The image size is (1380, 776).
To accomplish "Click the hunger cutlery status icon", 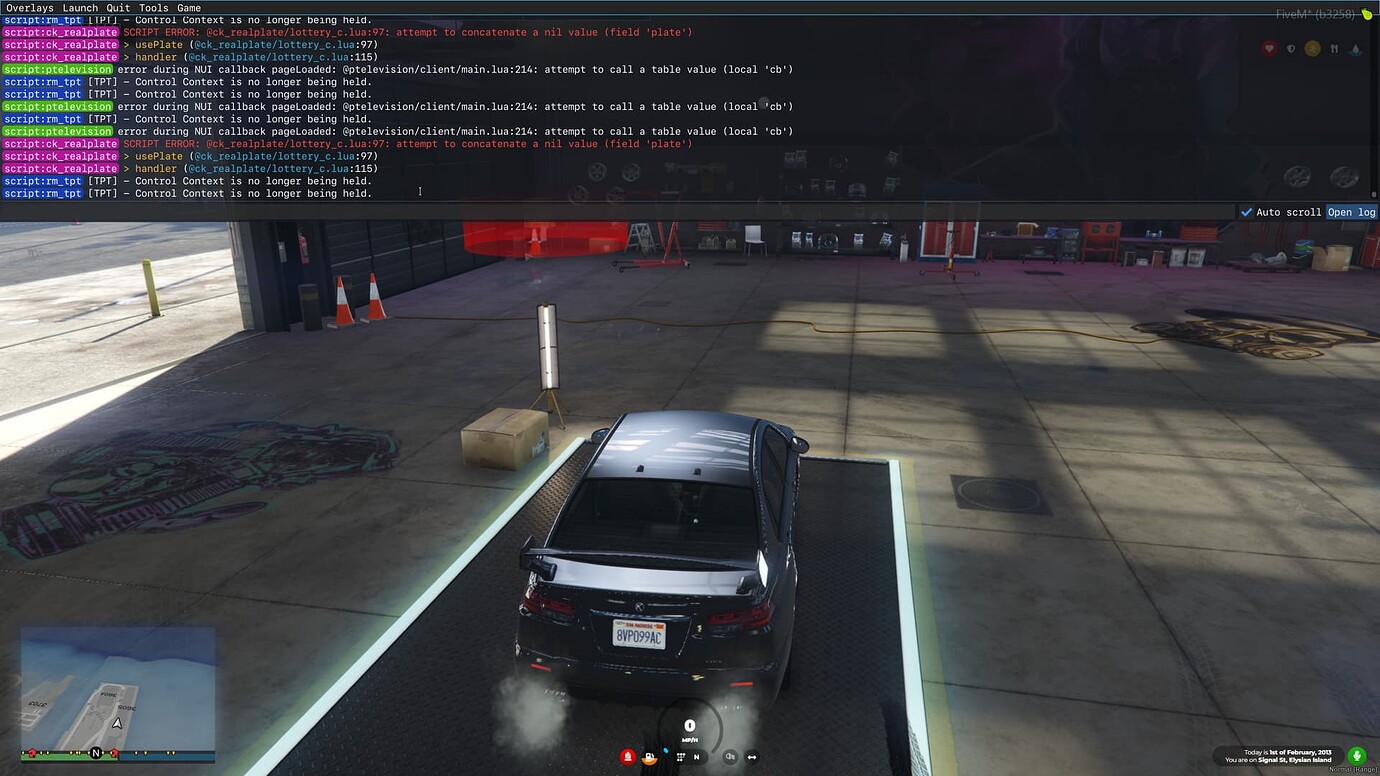I will click(x=1334, y=49).
